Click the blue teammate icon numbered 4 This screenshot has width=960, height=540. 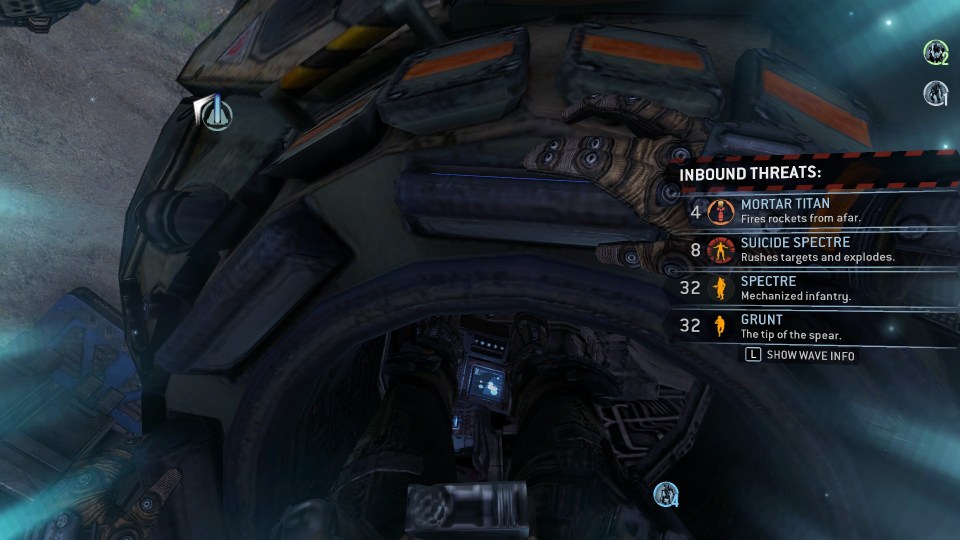(x=666, y=494)
